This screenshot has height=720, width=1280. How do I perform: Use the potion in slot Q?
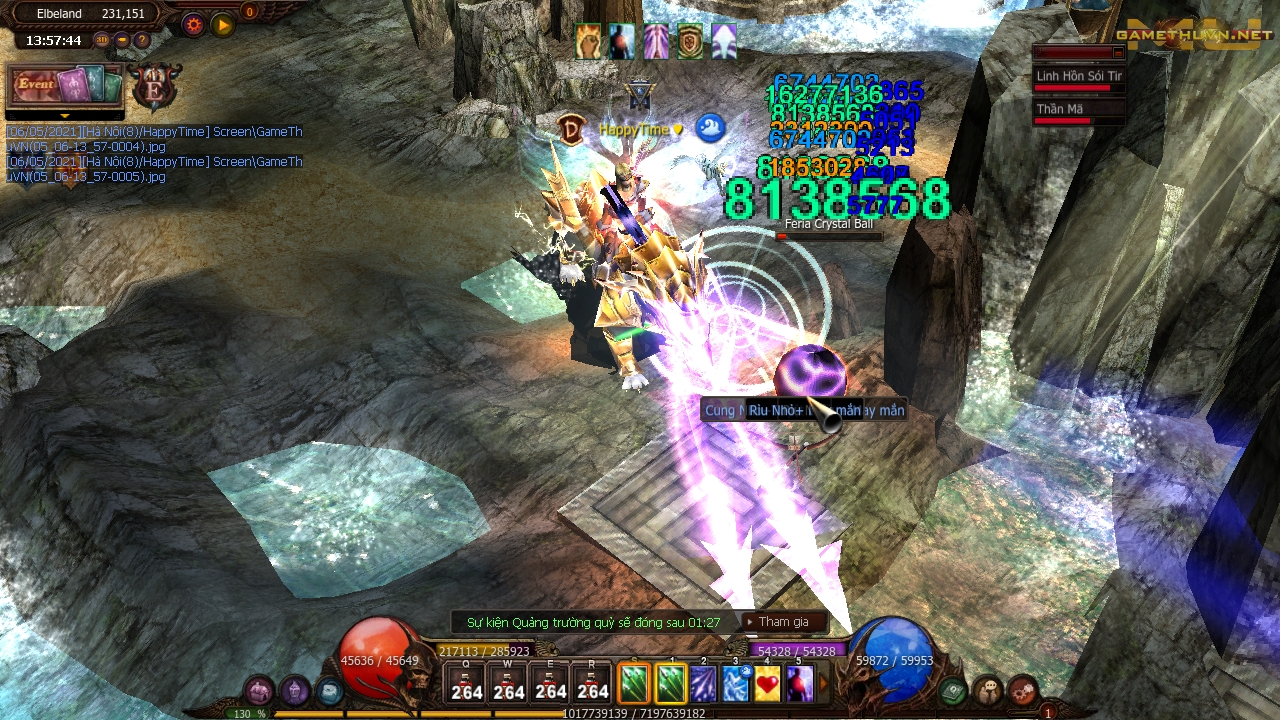[x=467, y=683]
